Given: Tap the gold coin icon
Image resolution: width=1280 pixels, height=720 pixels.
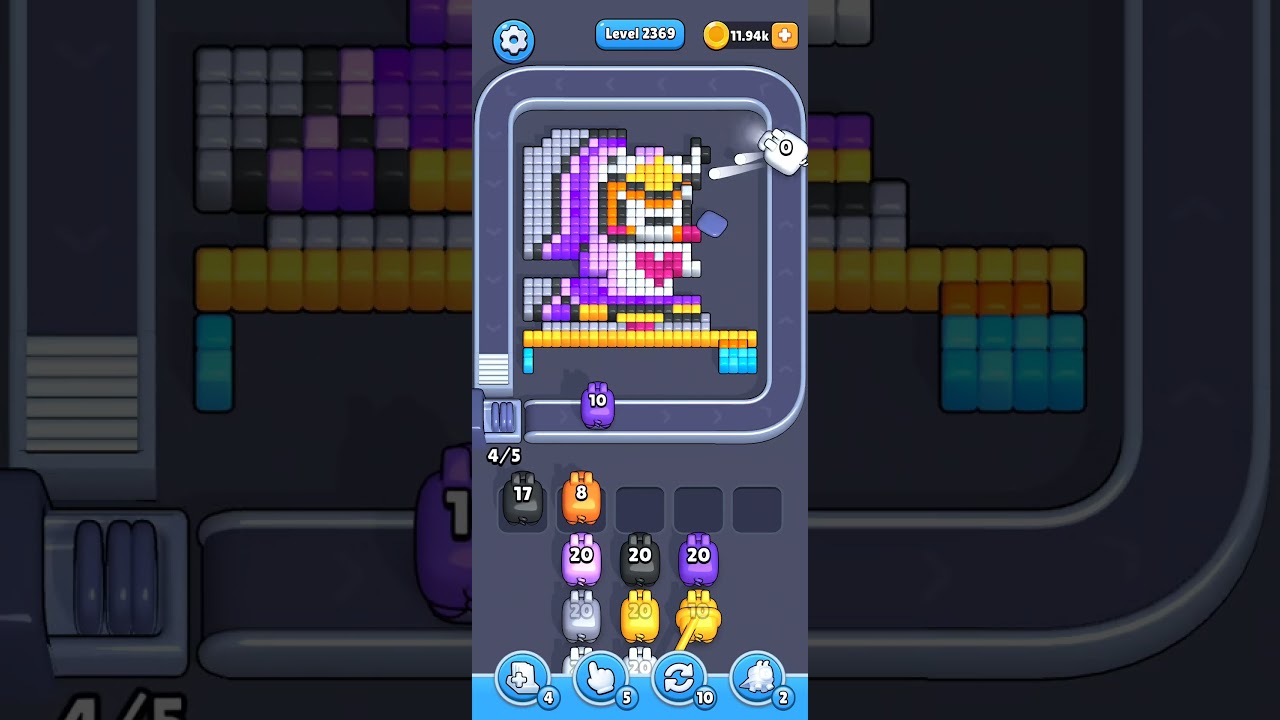Looking at the screenshot, I should pyautogui.click(x=716, y=35).
